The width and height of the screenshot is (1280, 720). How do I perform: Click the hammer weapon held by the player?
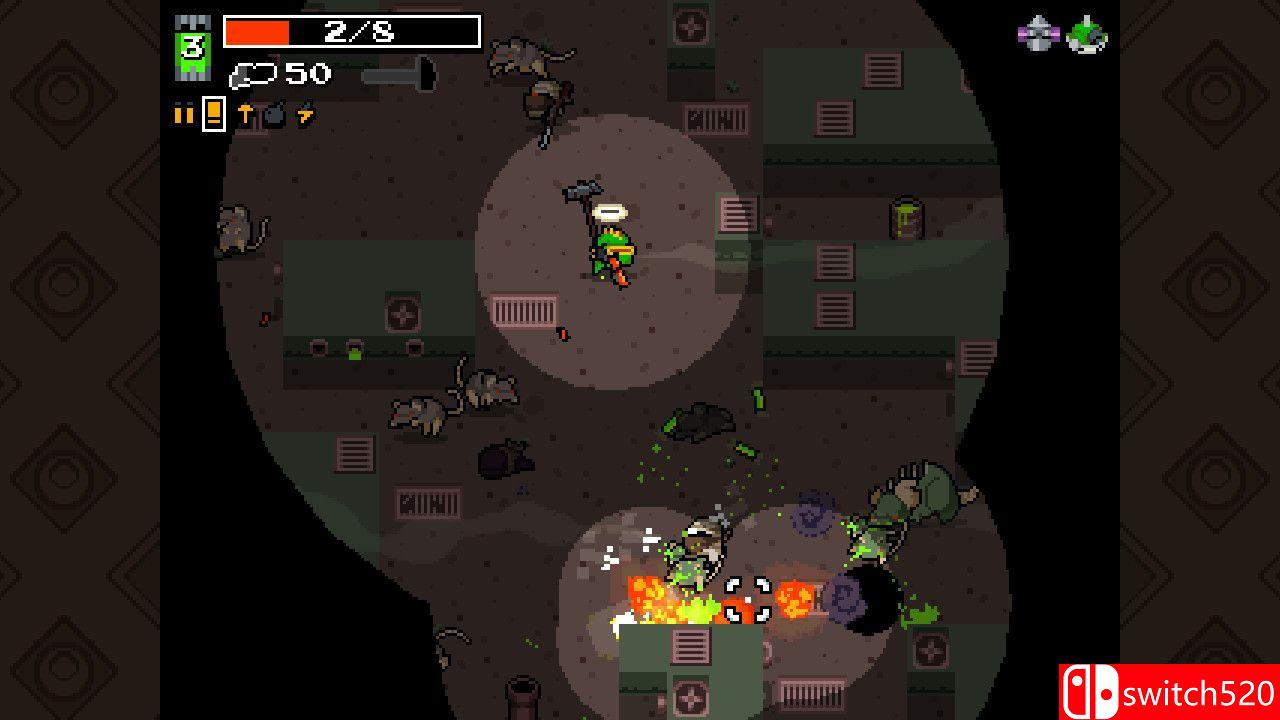[582, 192]
